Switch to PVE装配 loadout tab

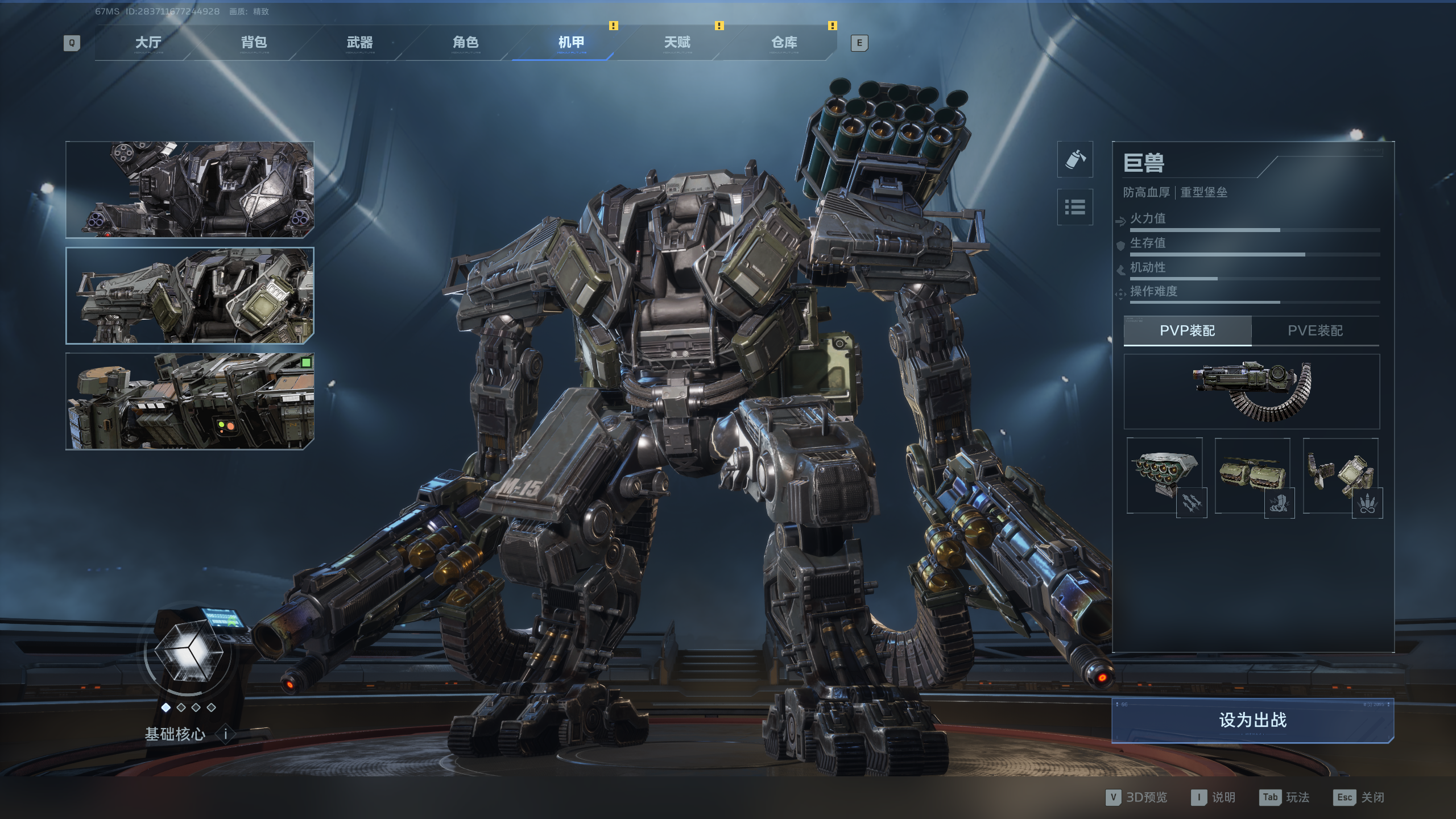1315,330
